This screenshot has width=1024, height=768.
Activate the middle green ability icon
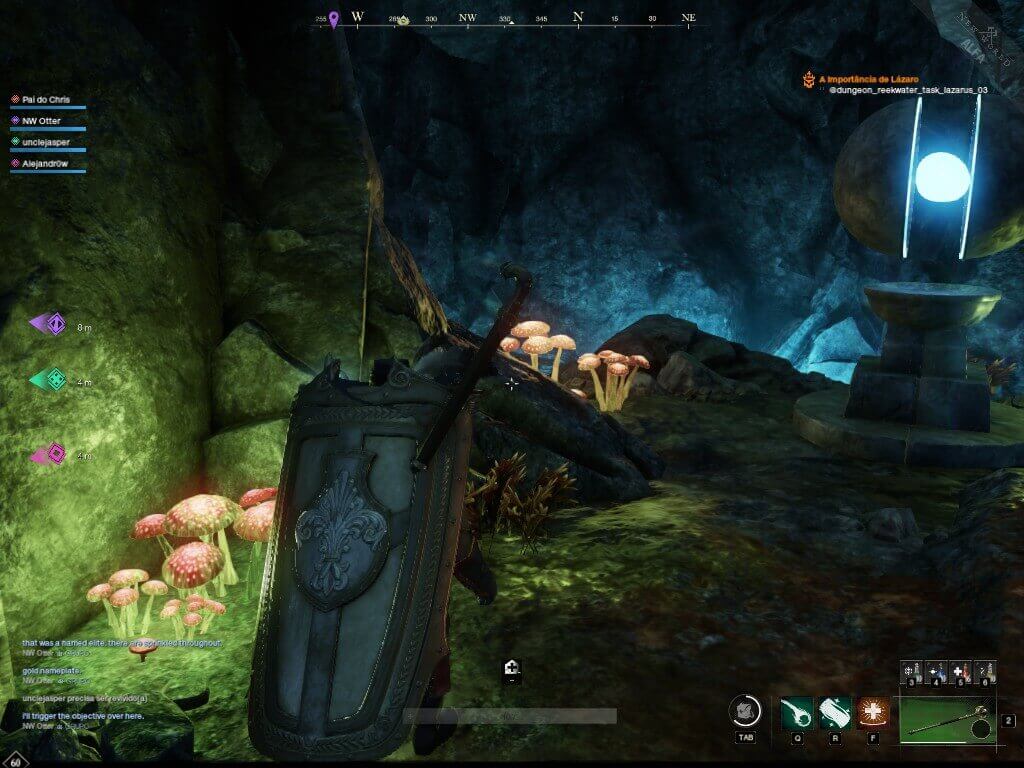point(834,712)
